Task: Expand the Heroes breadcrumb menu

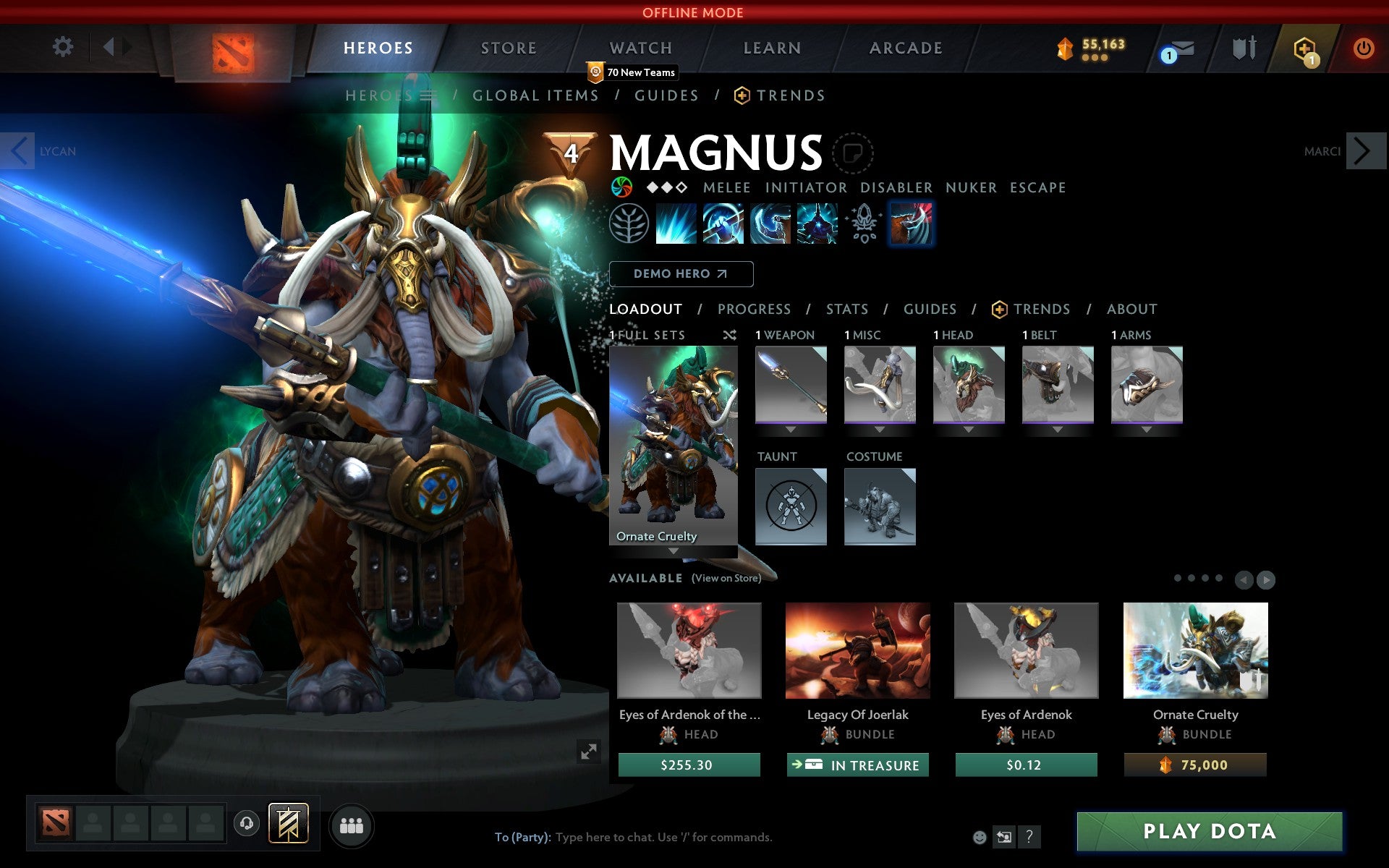Action: tap(430, 95)
